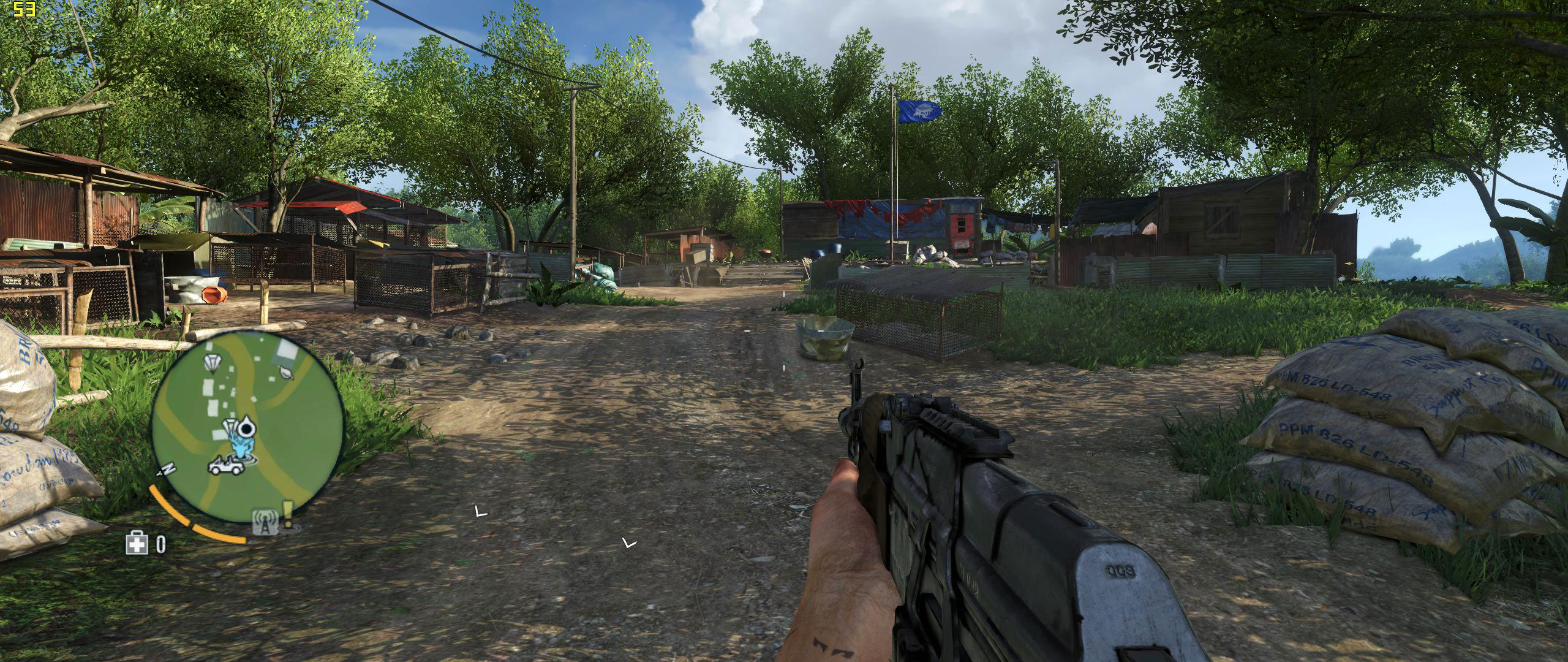Click the yellow exclamation mission marker
Screen dimensions: 1568x662
(287, 515)
